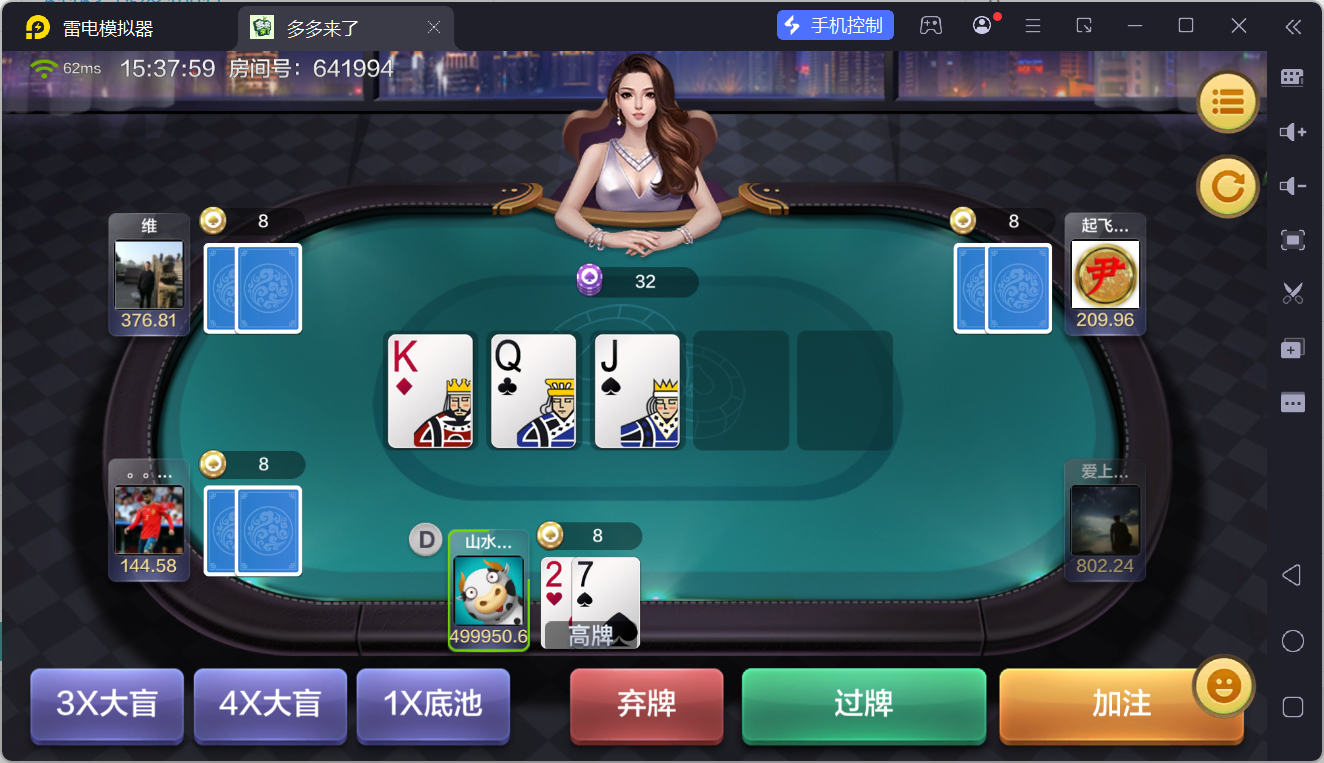Select the keyboard mapping icon in sidebar

click(x=1292, y=77)
